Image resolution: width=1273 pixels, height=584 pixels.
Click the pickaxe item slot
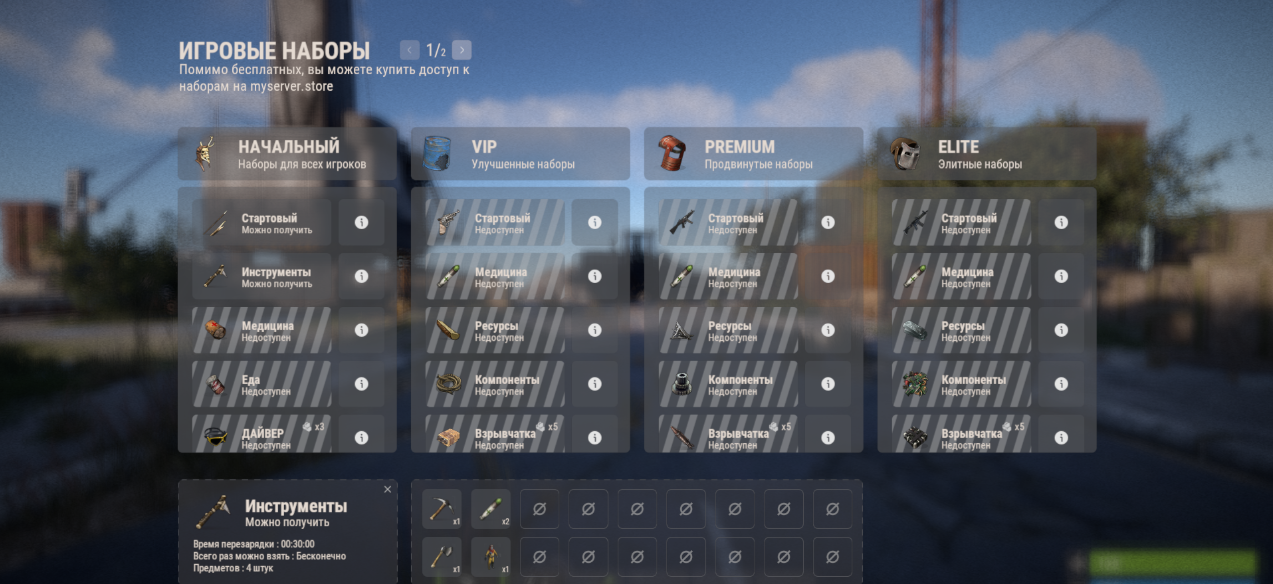tap(441, 509)
